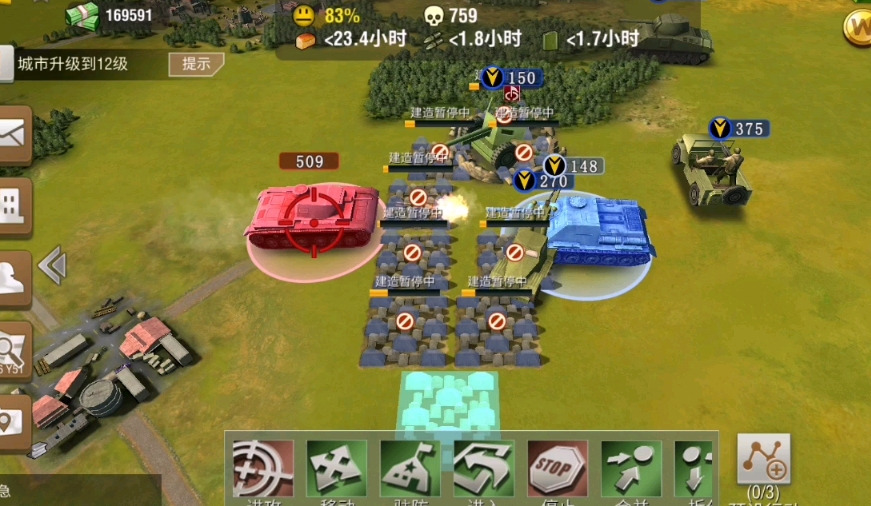Screen dimensions: 871x506
Task: Open the city buildings icon
Action: 14,207
